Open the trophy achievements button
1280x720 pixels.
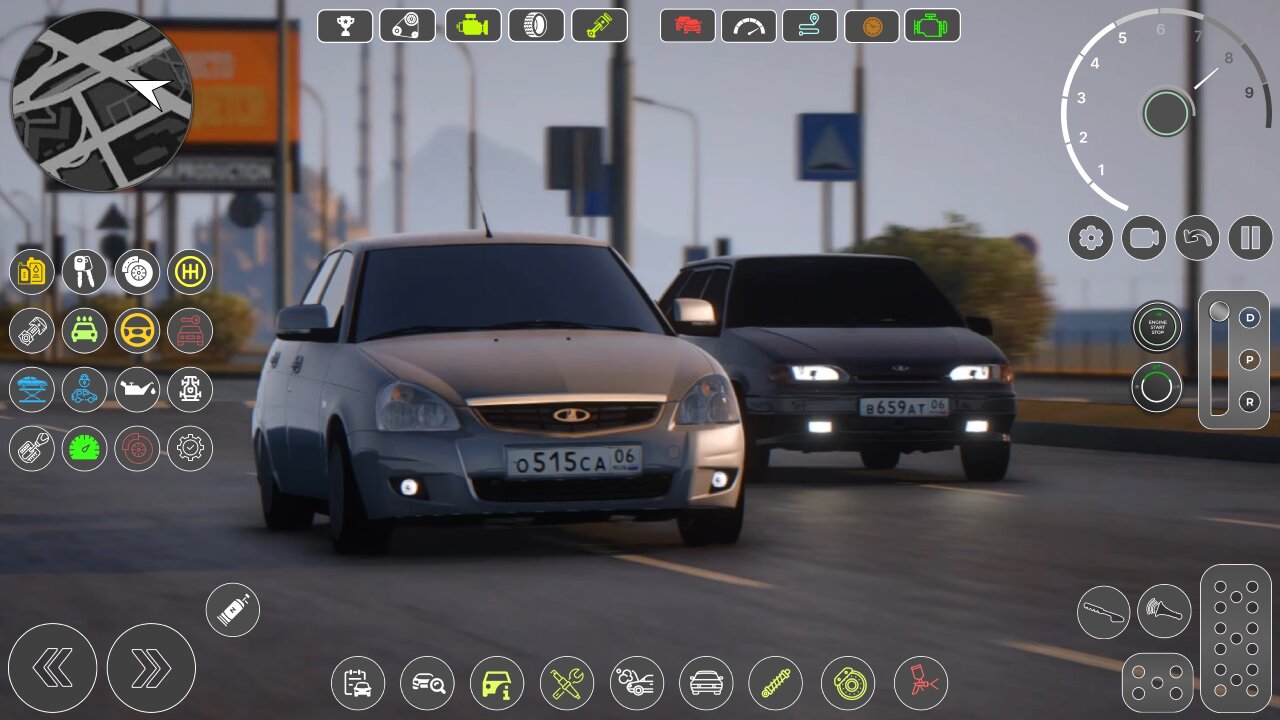pyautogui.click(x=345, y=26)
